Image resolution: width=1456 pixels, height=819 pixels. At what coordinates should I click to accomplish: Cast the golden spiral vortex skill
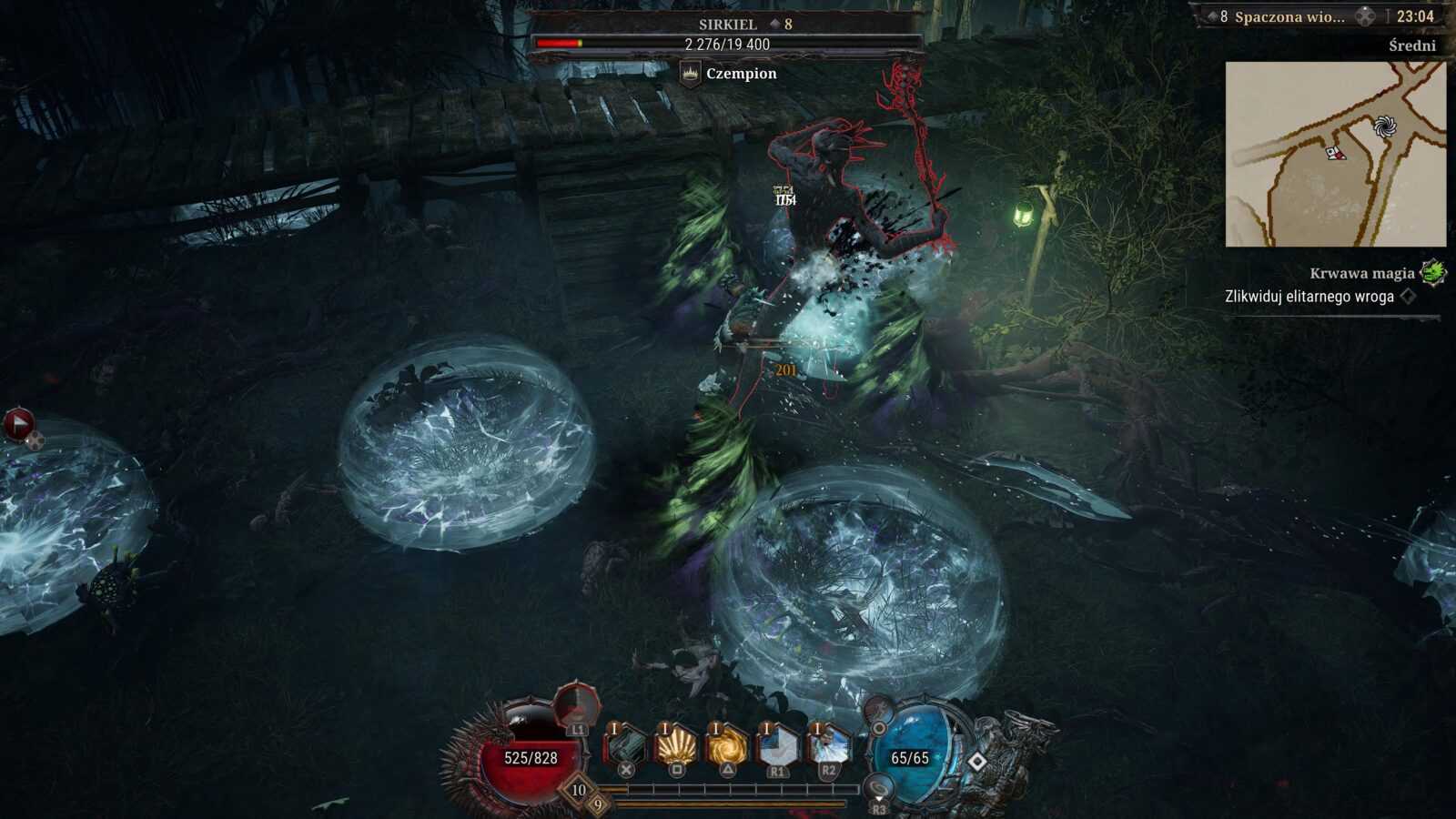727,748
